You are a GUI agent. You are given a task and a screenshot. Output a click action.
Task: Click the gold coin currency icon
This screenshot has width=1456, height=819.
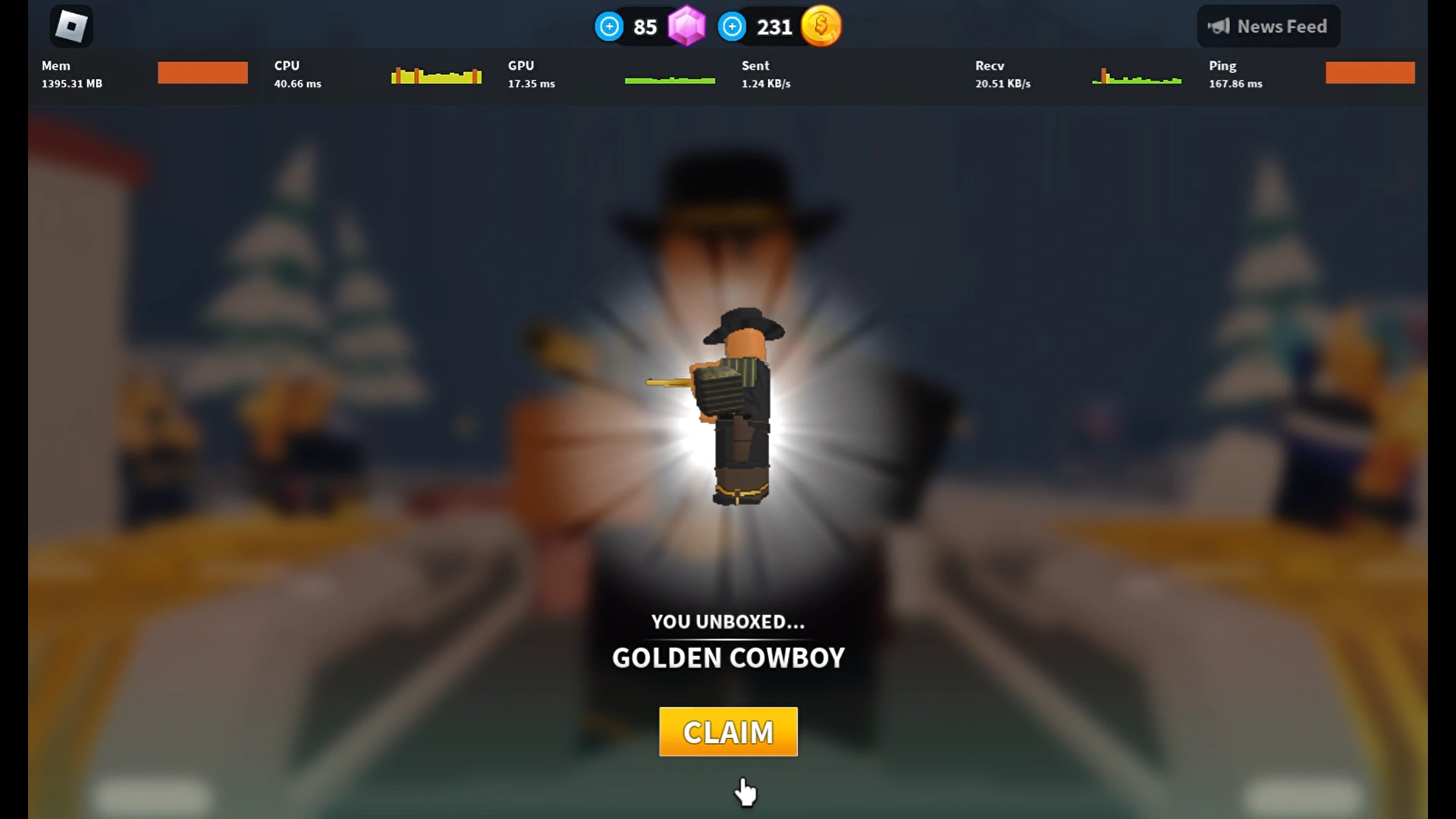tap(821, 26)
